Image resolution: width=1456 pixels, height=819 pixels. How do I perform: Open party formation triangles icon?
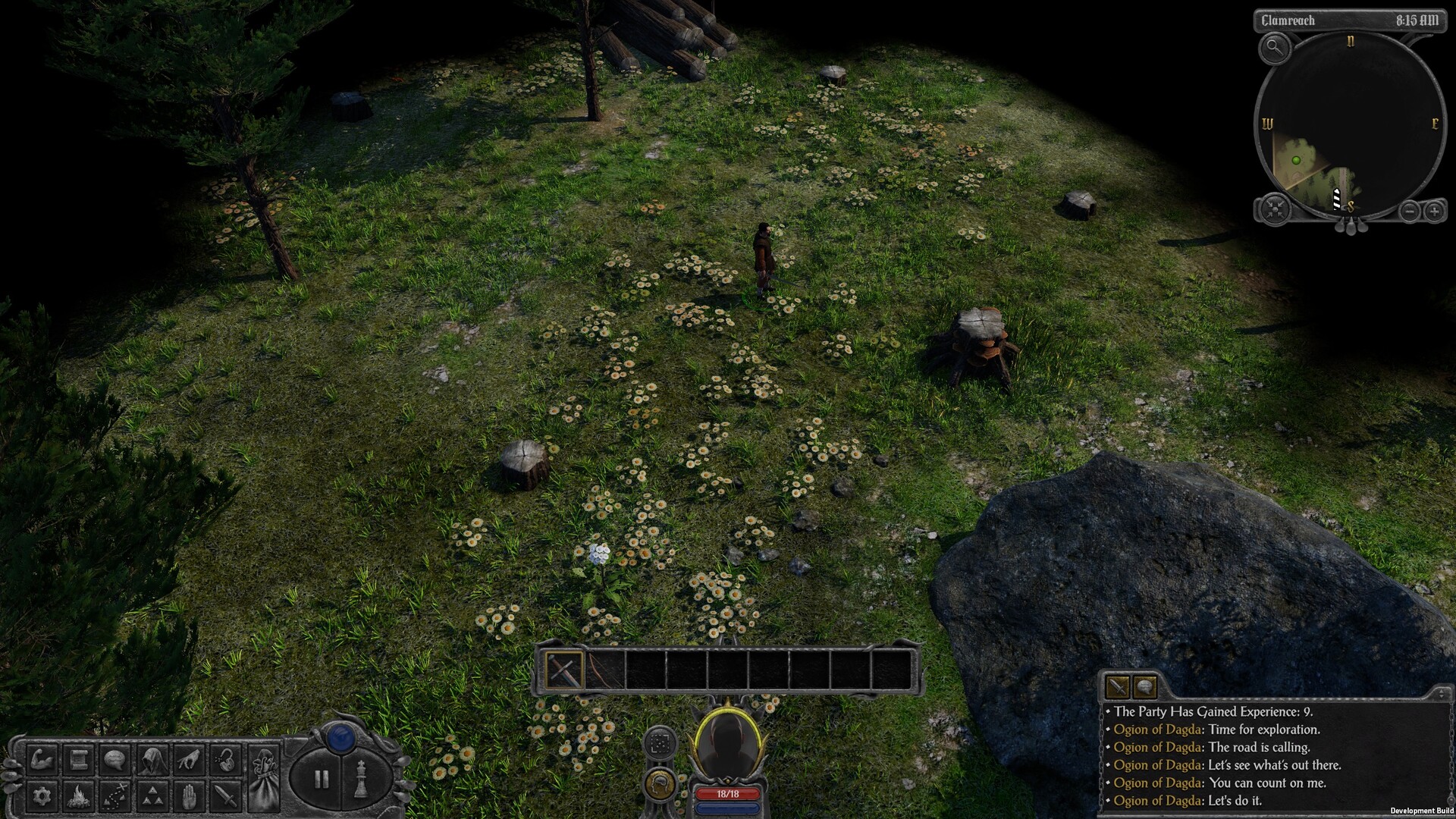tap(154, 795)
